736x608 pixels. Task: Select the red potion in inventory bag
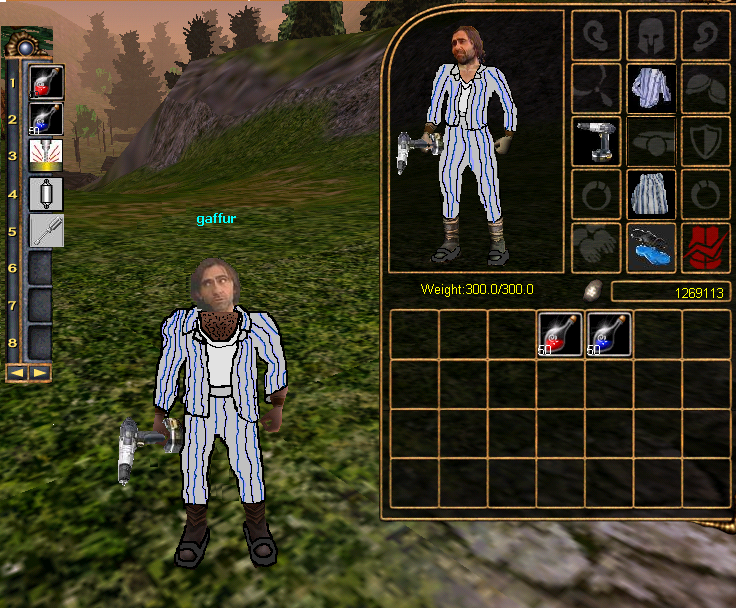tap(560, 334)
